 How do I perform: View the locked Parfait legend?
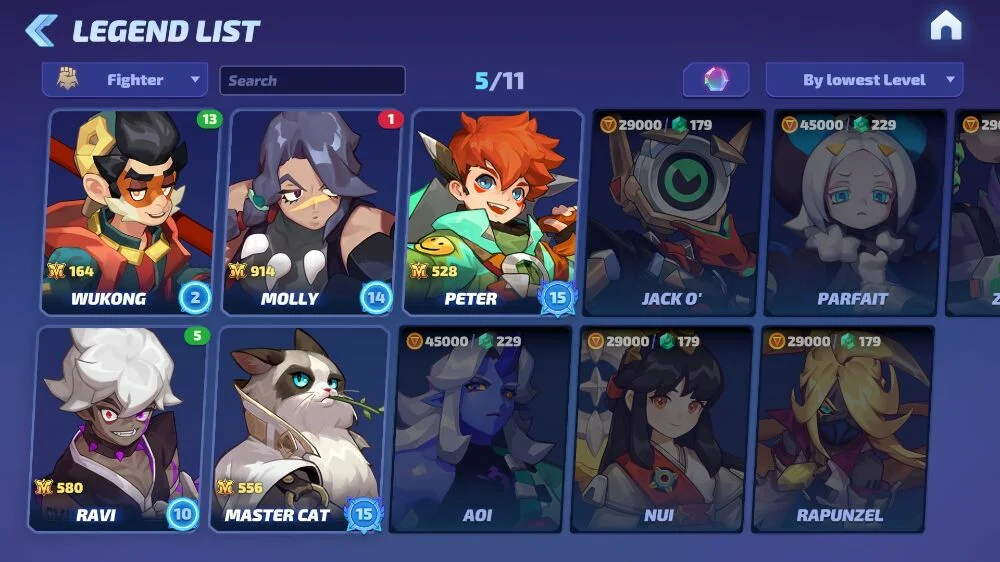[x=855, y=212]
